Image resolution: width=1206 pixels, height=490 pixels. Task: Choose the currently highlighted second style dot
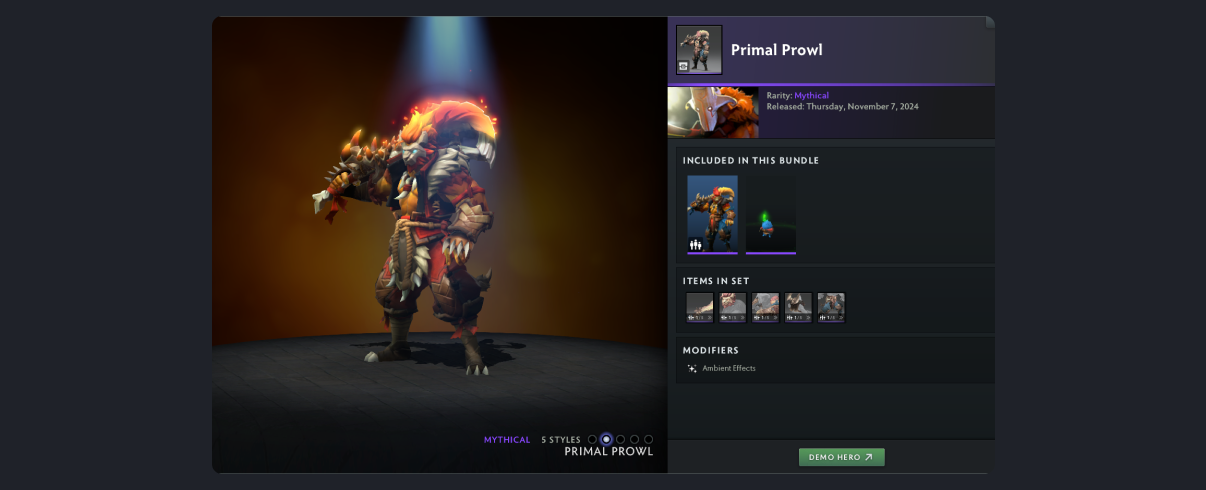(x=606, y=439)
